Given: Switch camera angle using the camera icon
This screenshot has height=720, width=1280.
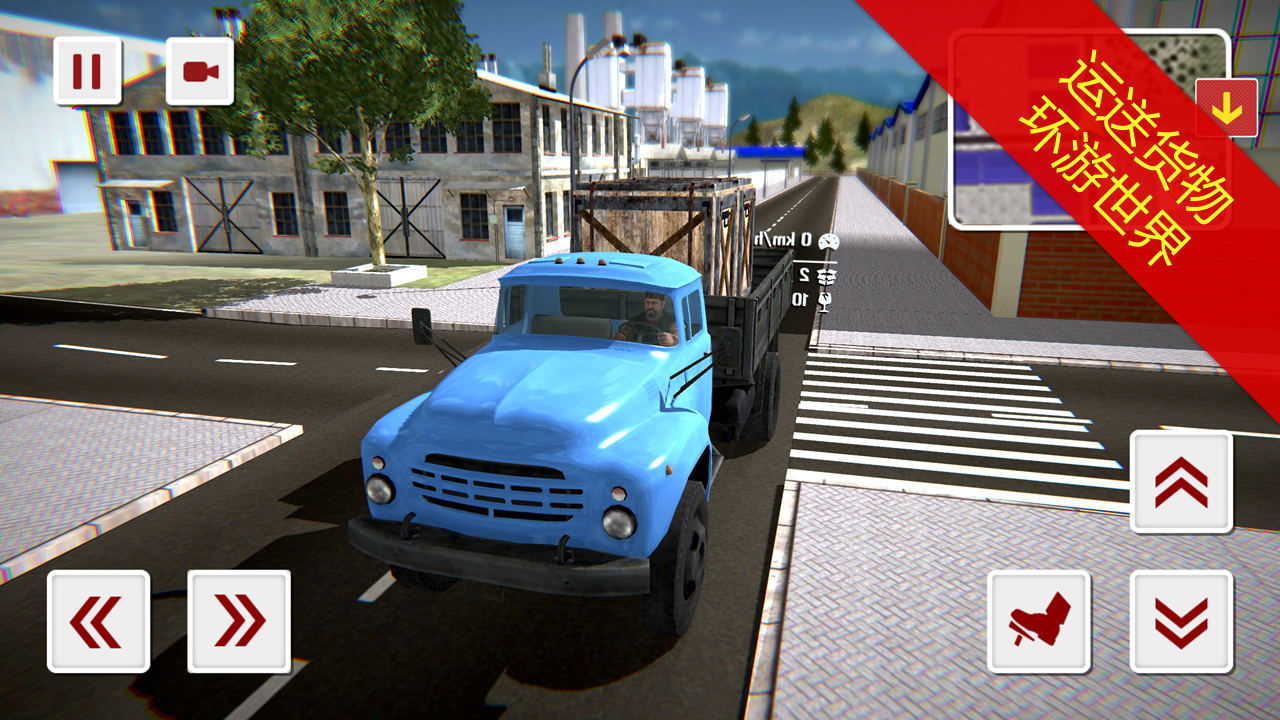Looking at the screenshot, I should pyautogui.click(x=203, y=70).
